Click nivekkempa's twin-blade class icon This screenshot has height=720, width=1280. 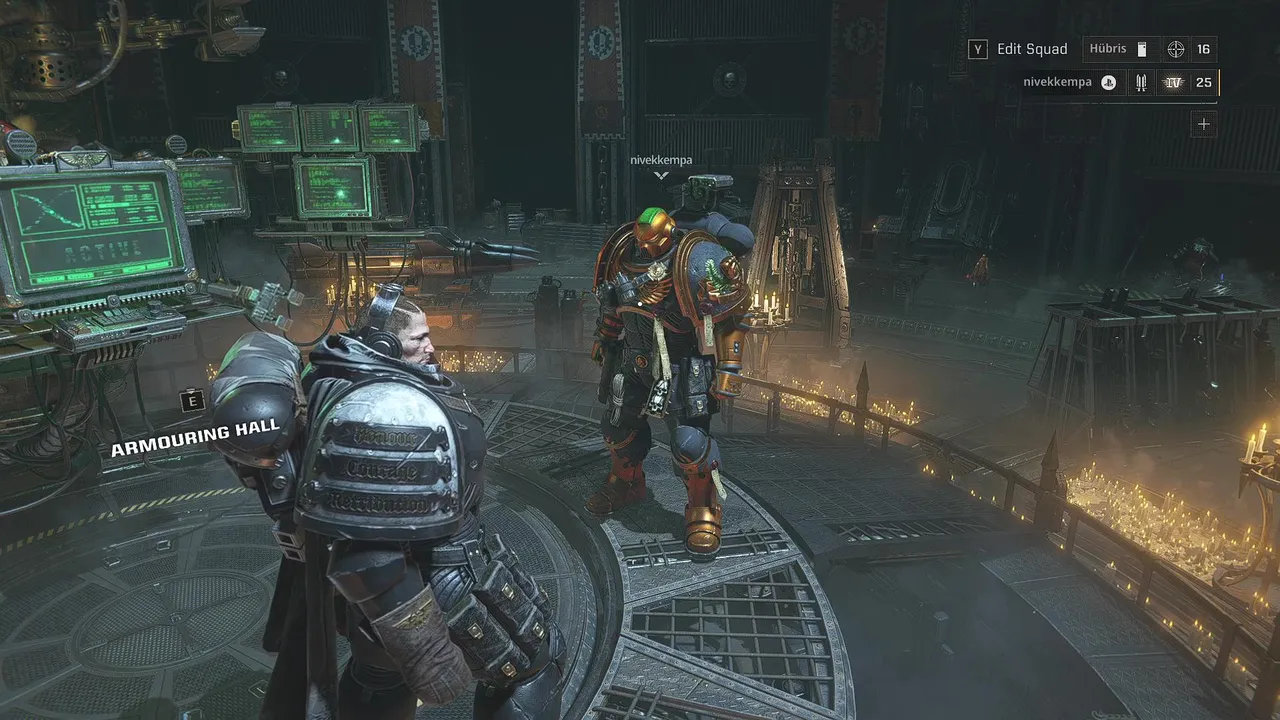pyautogui.click(x=1140, y=83)
